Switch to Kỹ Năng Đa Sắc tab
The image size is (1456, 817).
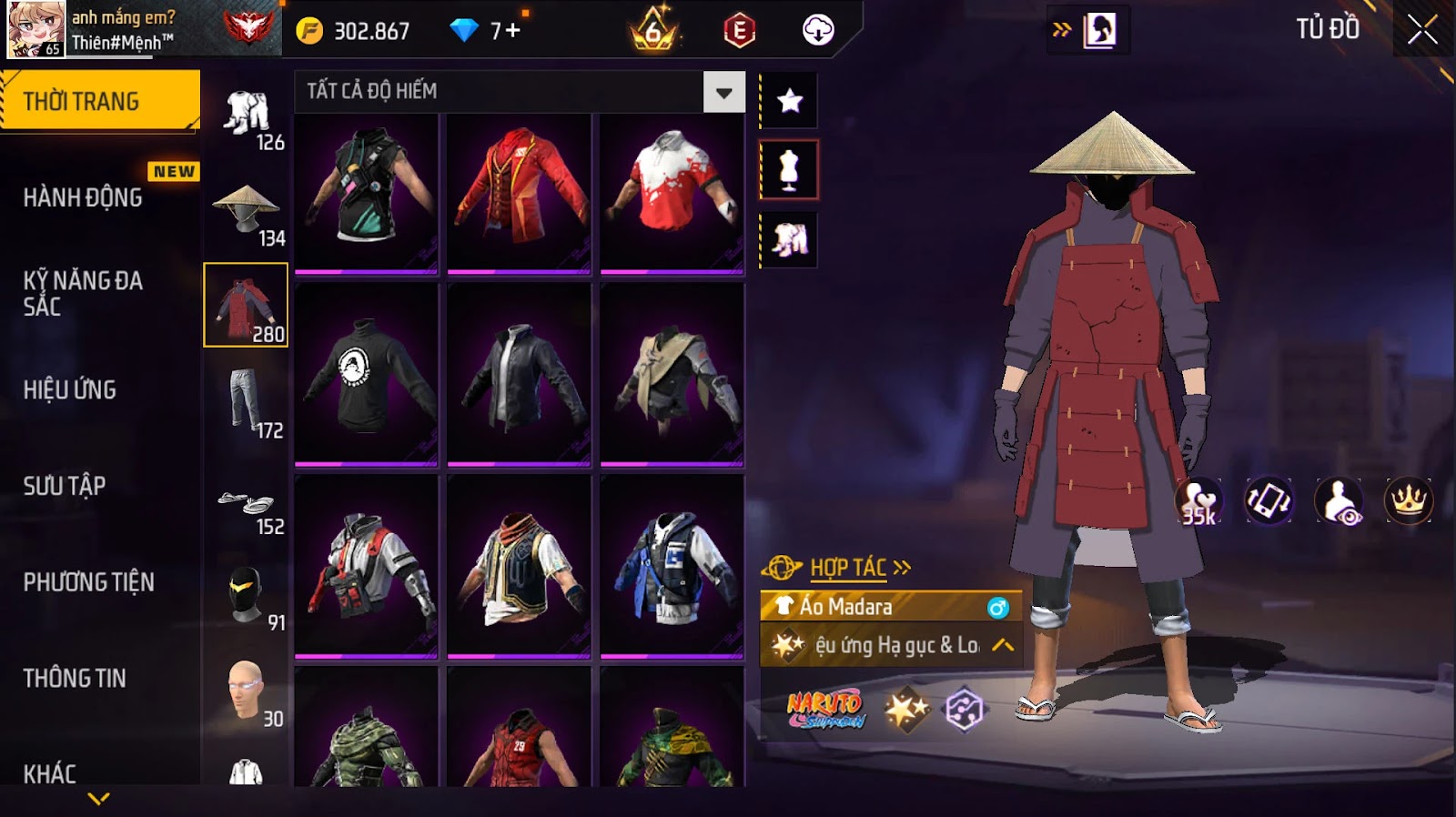click(83, 293)
